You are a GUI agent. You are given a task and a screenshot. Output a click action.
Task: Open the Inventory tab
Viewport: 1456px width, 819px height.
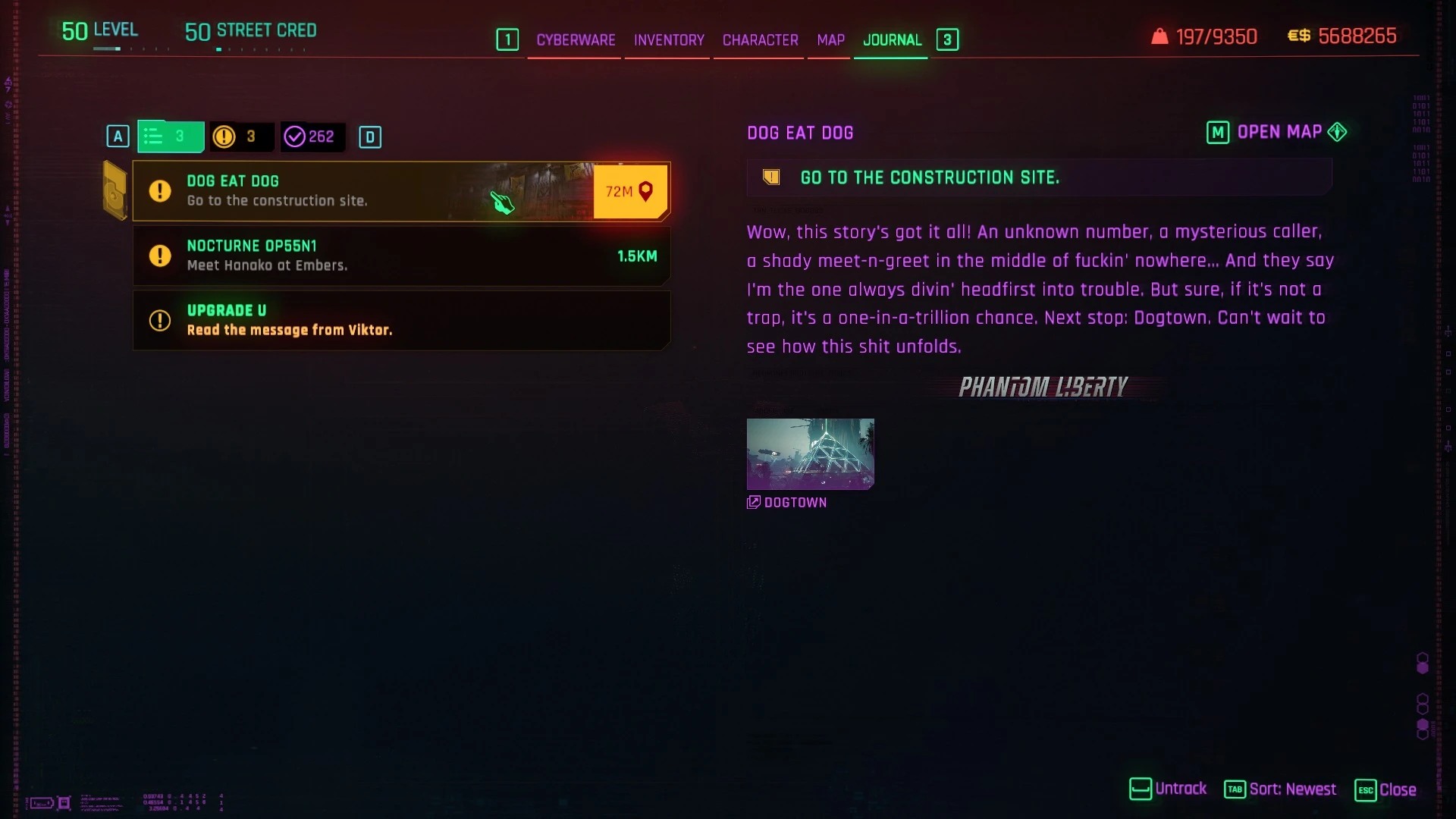[x=669, y=40]
